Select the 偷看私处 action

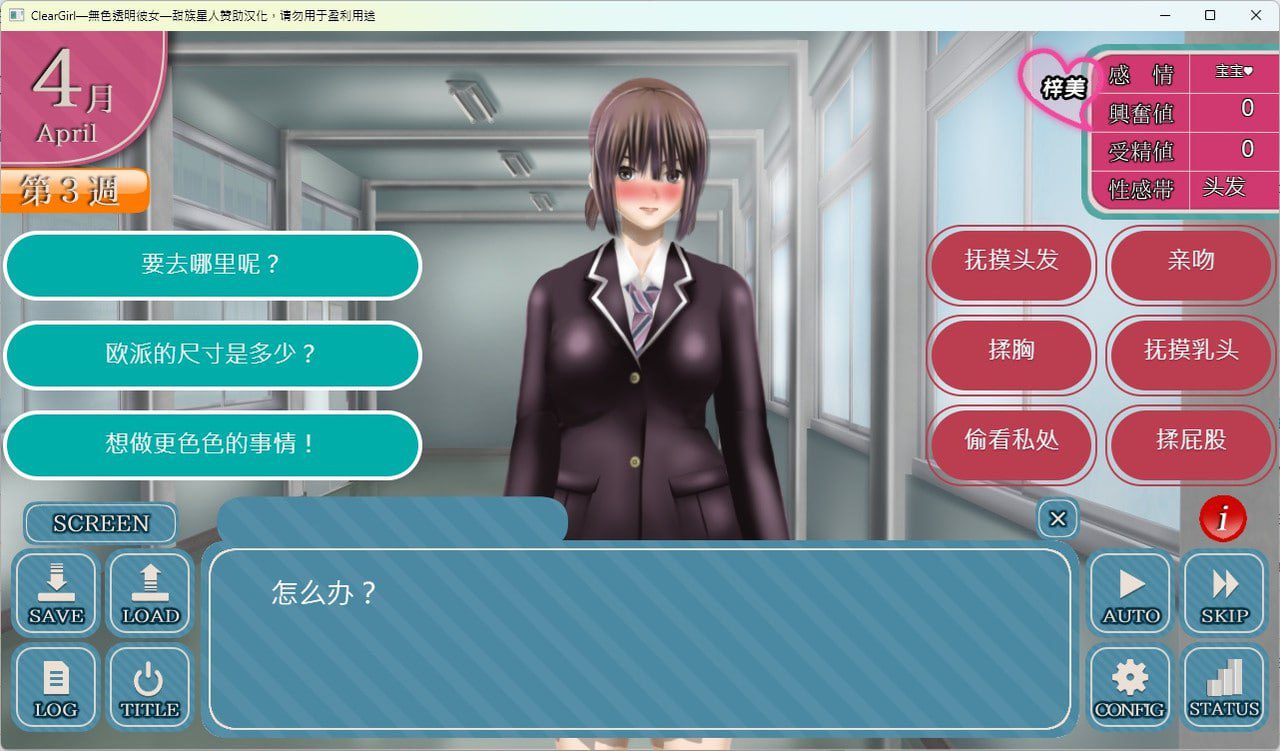(x=1010, y=445)
